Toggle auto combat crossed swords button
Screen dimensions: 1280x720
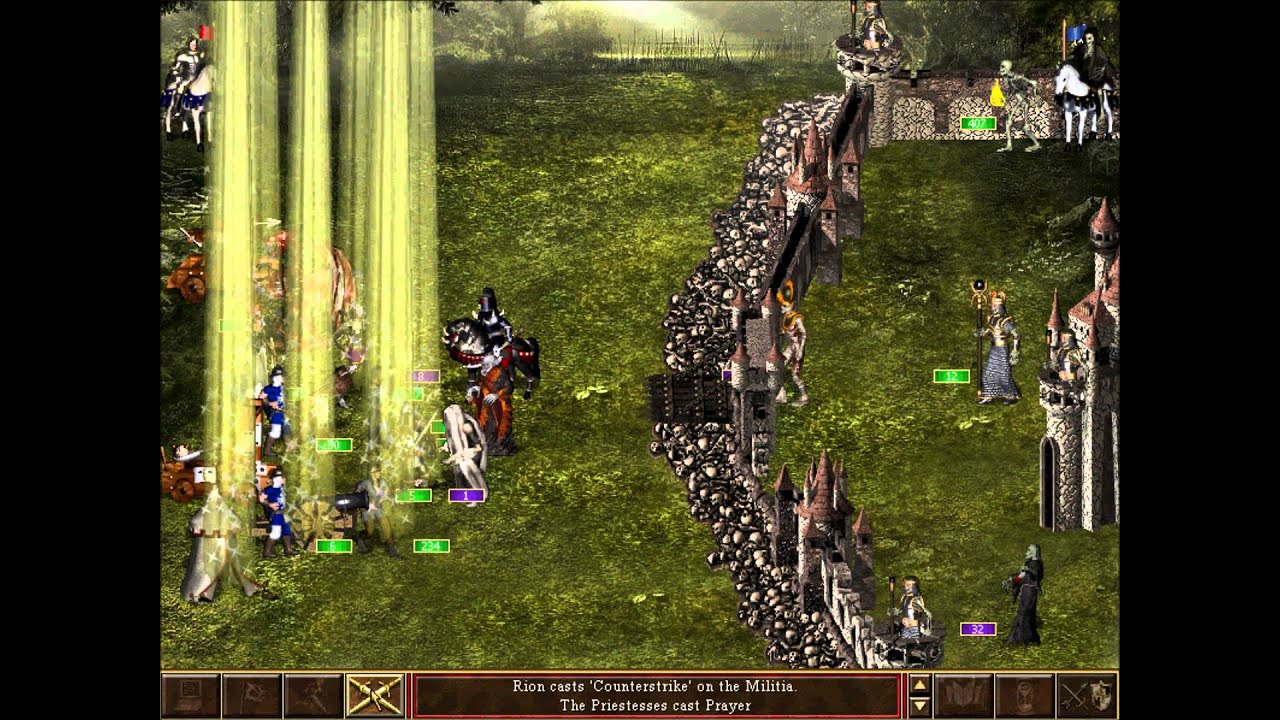[374, 695]
